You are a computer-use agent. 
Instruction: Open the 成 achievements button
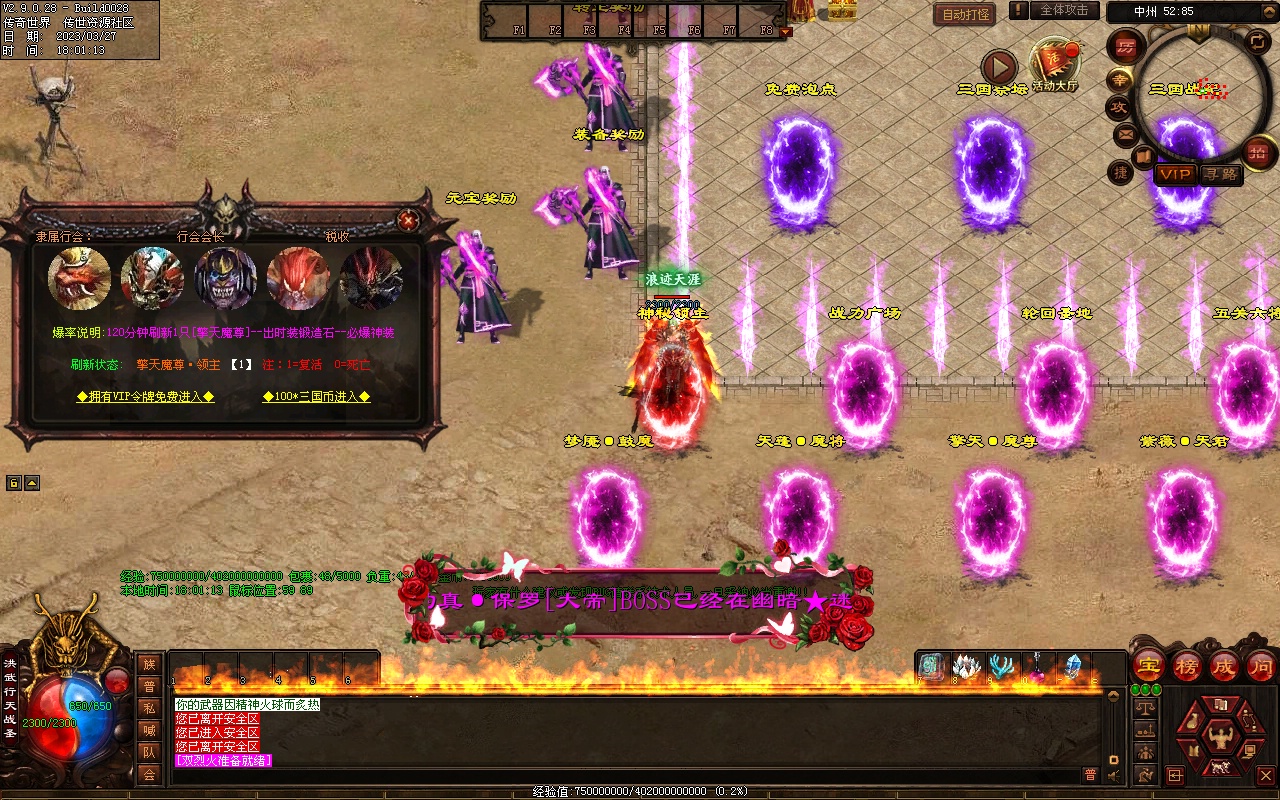point(1224,665)
